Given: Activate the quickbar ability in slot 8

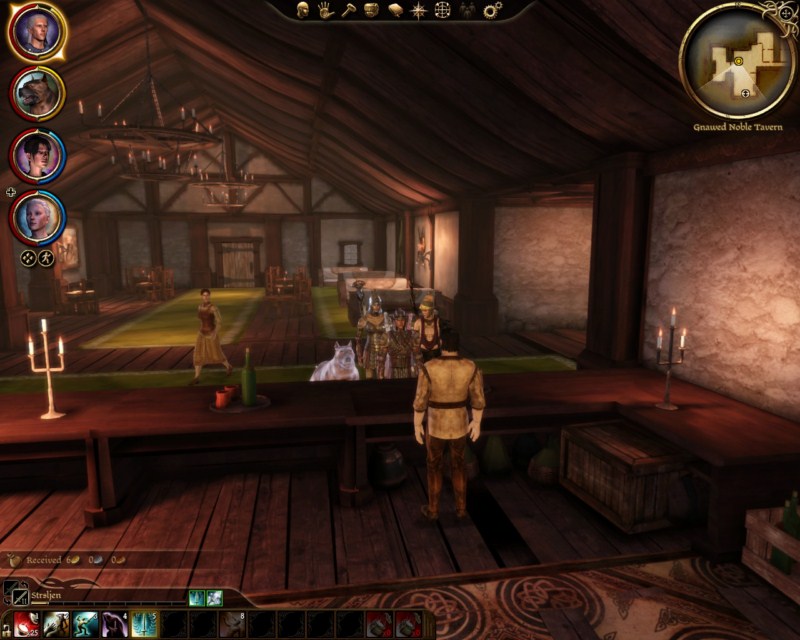Looking at the screenshot, I should (232, 624).
